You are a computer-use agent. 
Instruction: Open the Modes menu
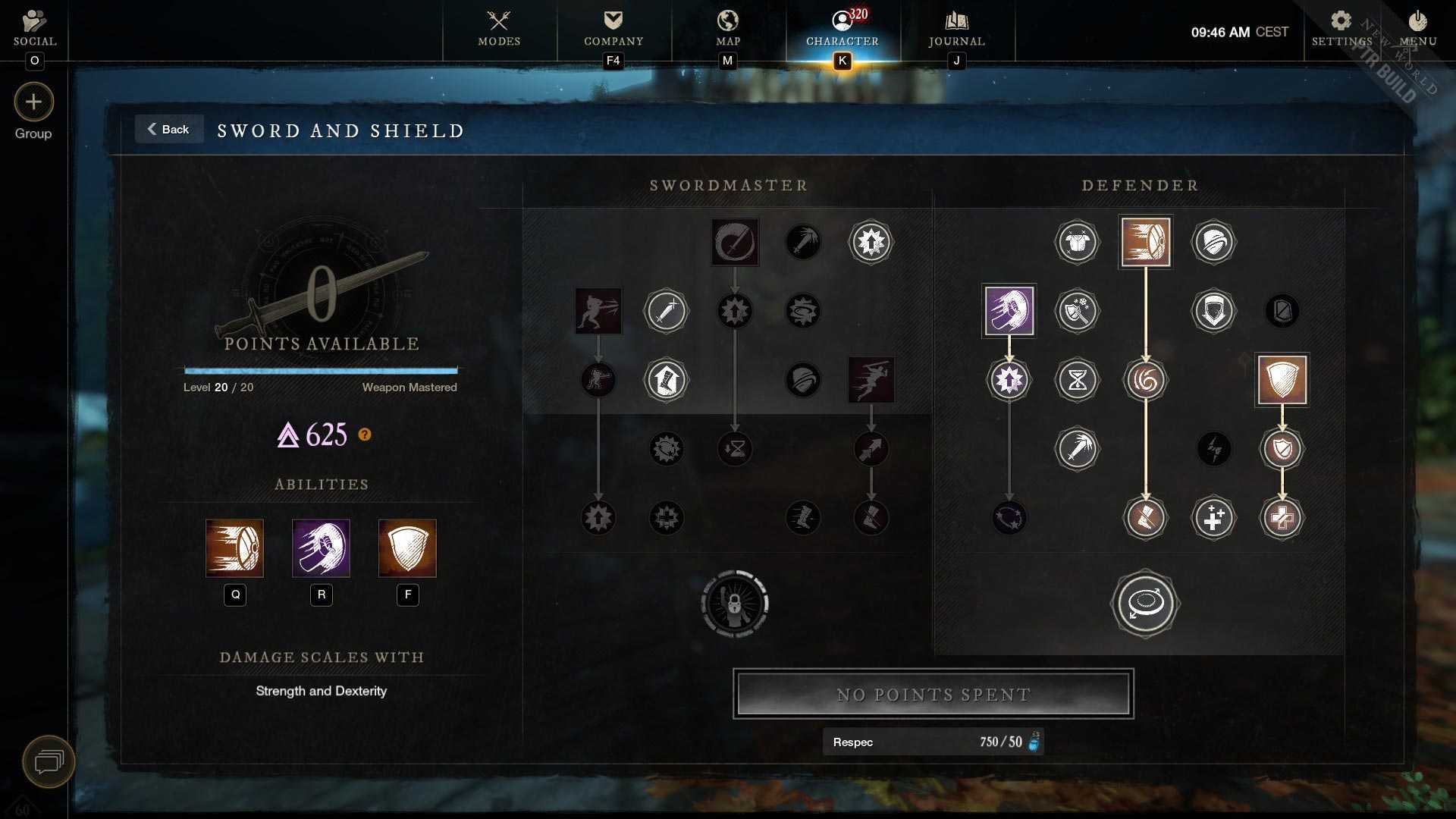tap(499, 29)
